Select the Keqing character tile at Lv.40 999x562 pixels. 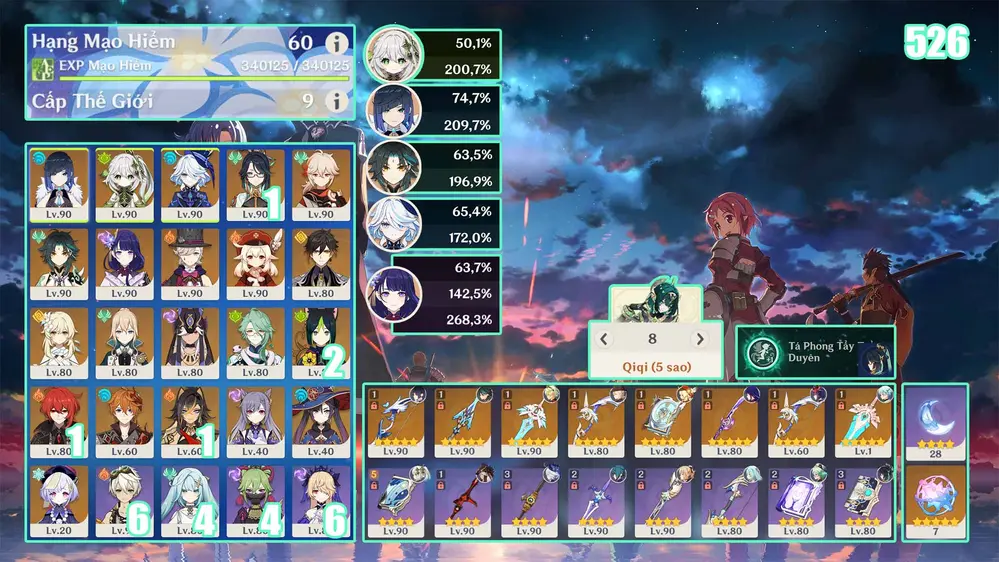tap(255, 417)
